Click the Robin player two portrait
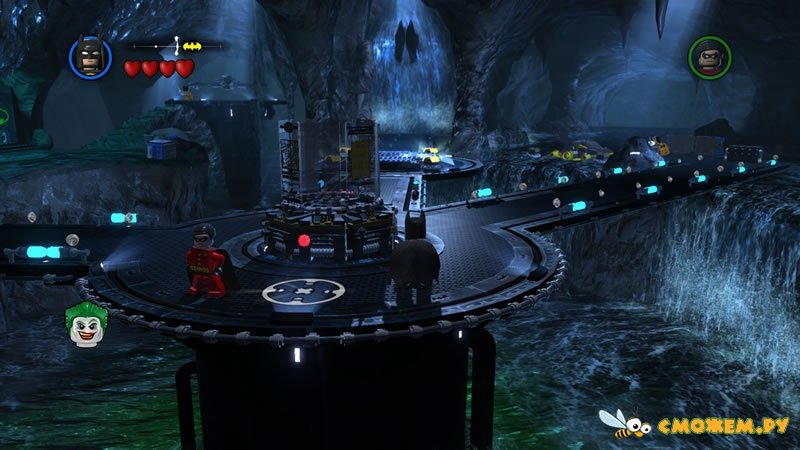Screen dimensions: 800x450 [x=710, y=57]
